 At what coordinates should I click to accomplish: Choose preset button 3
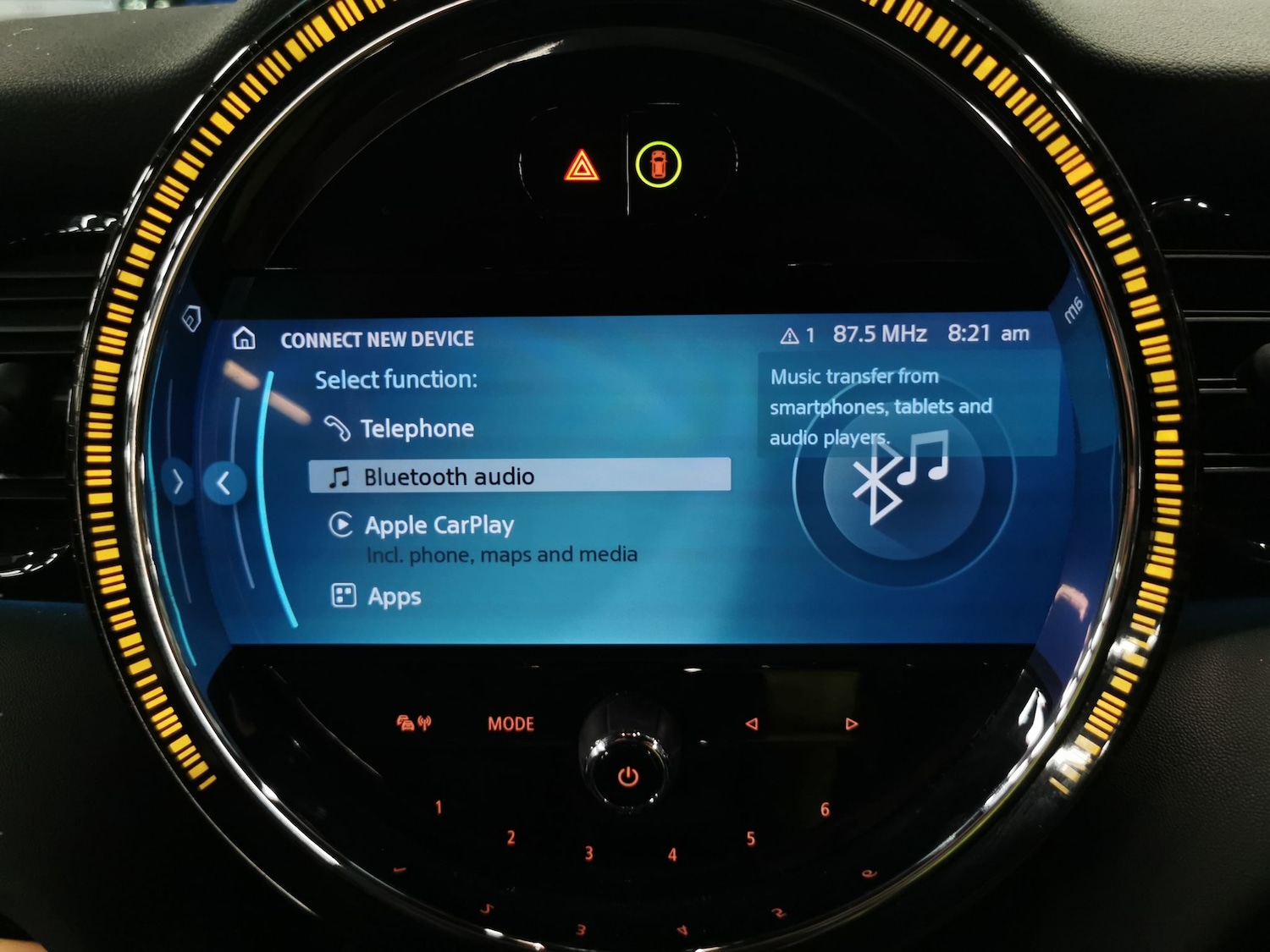click(588, 853)
